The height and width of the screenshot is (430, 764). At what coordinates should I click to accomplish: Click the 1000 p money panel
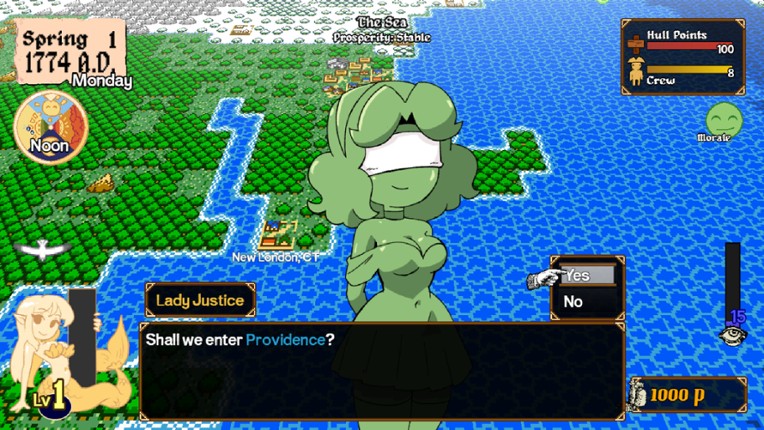(688, 395)
